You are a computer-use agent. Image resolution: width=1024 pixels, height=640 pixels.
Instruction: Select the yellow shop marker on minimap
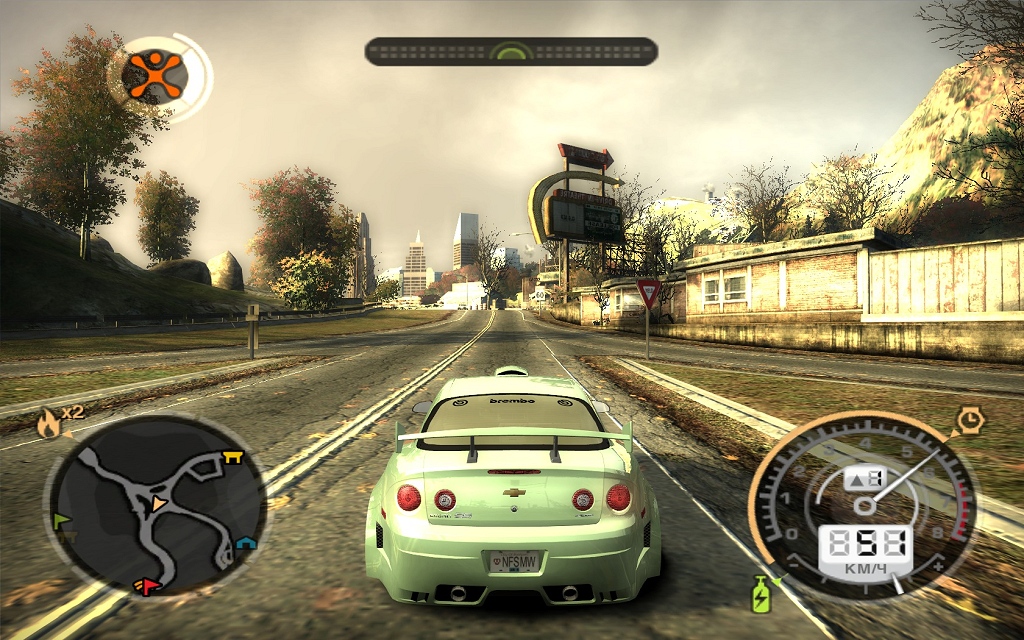(233, 458)
